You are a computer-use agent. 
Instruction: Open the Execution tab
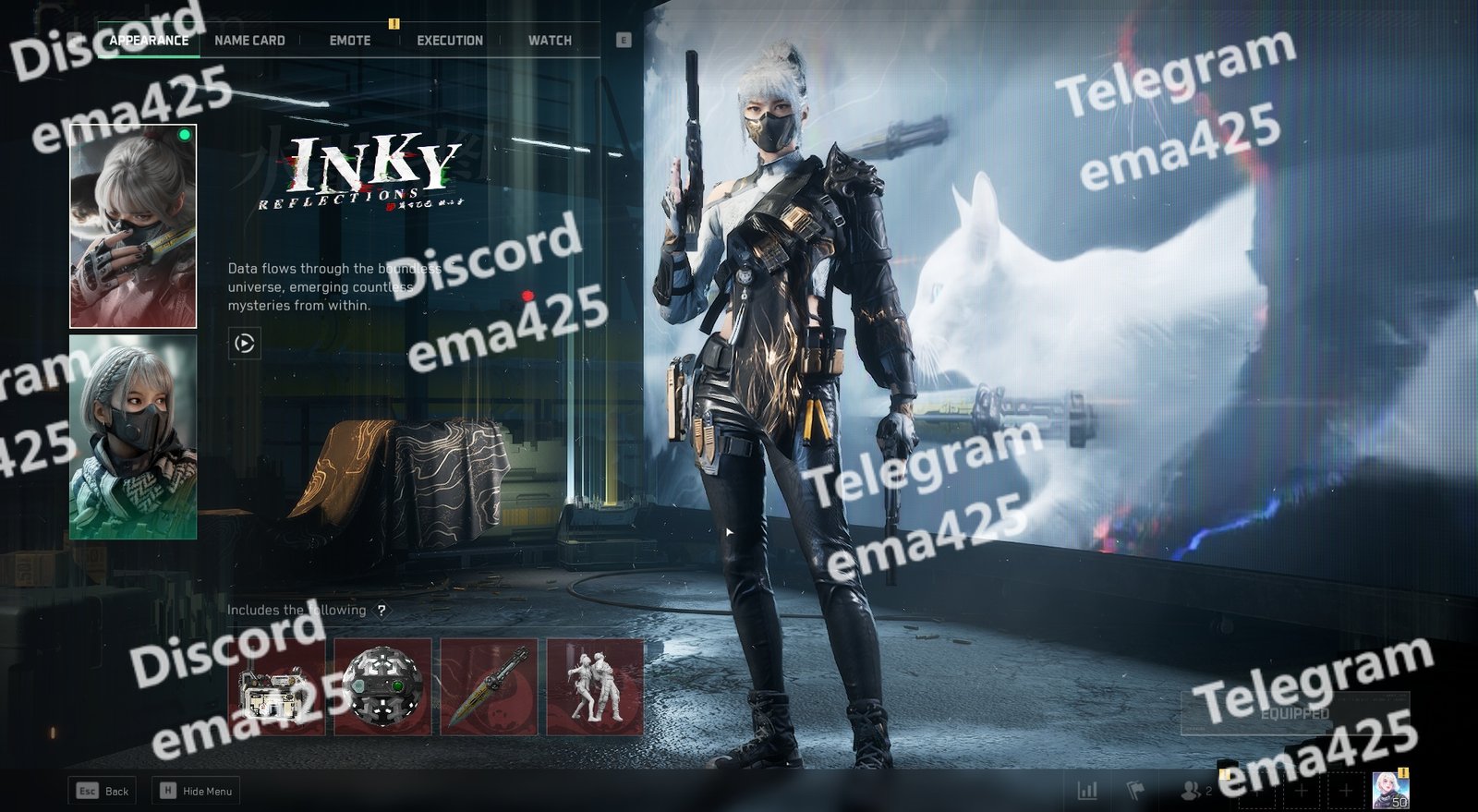click(450, 41)
